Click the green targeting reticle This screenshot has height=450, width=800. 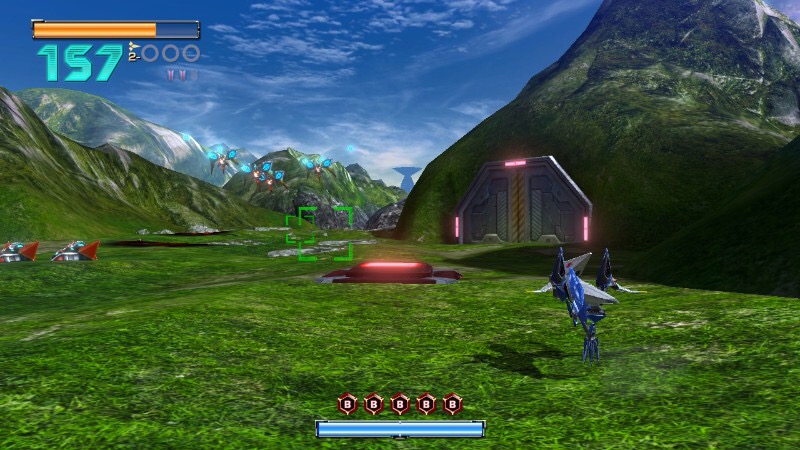tap(319, 233)
